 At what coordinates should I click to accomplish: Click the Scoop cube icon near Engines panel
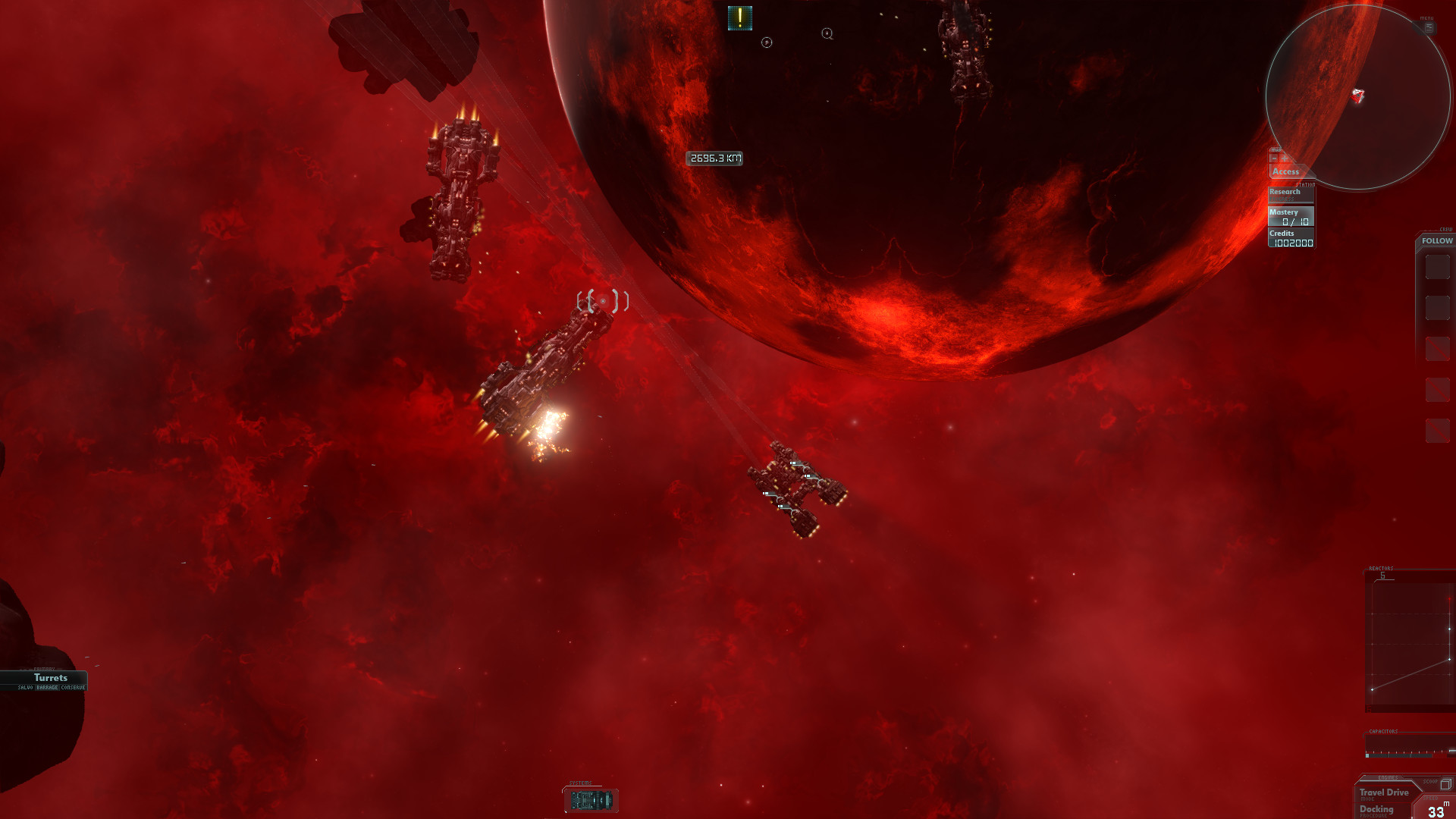(x=1445, y=785)
